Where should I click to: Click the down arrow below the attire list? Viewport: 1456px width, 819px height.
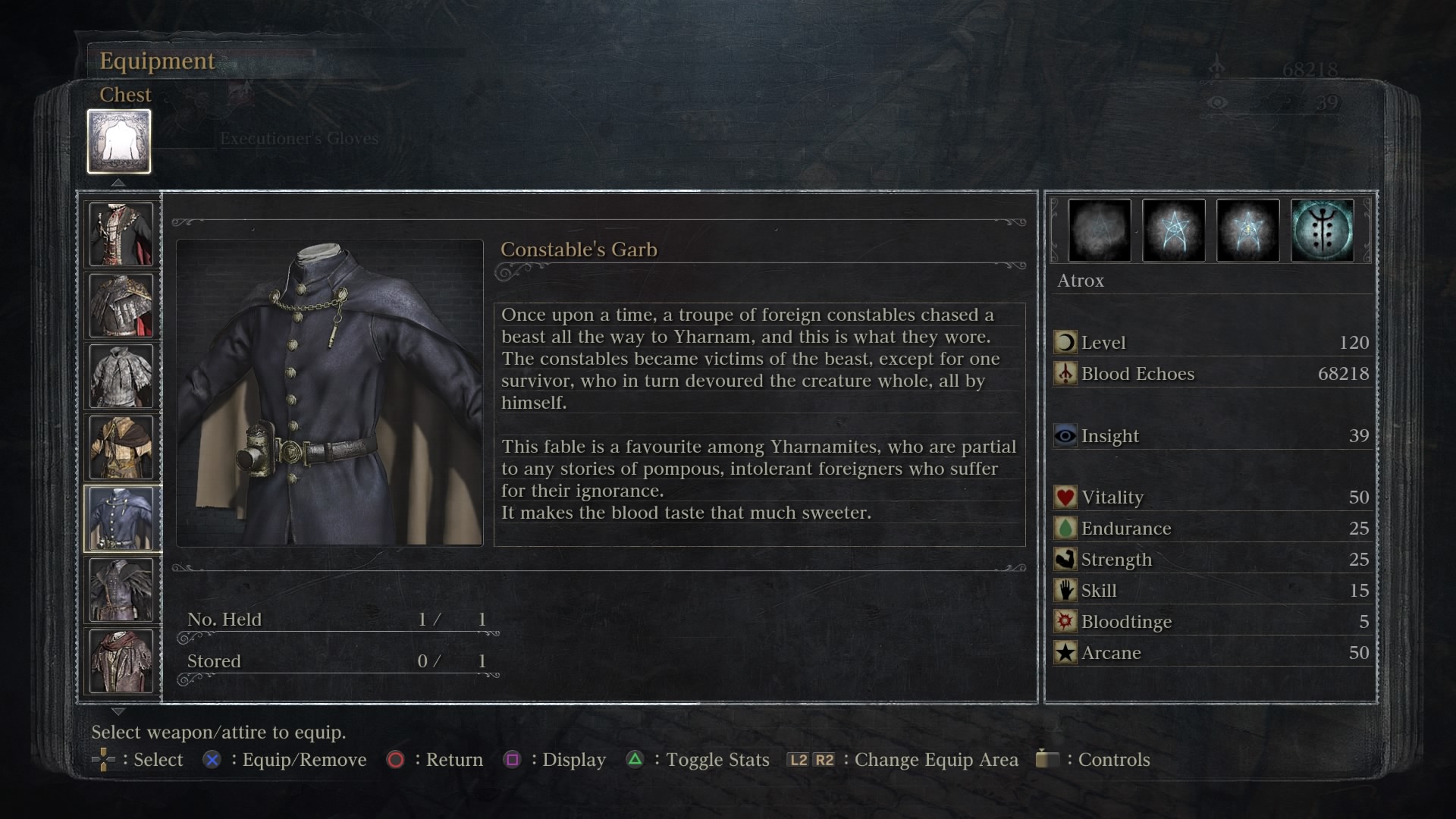[118, 711]
